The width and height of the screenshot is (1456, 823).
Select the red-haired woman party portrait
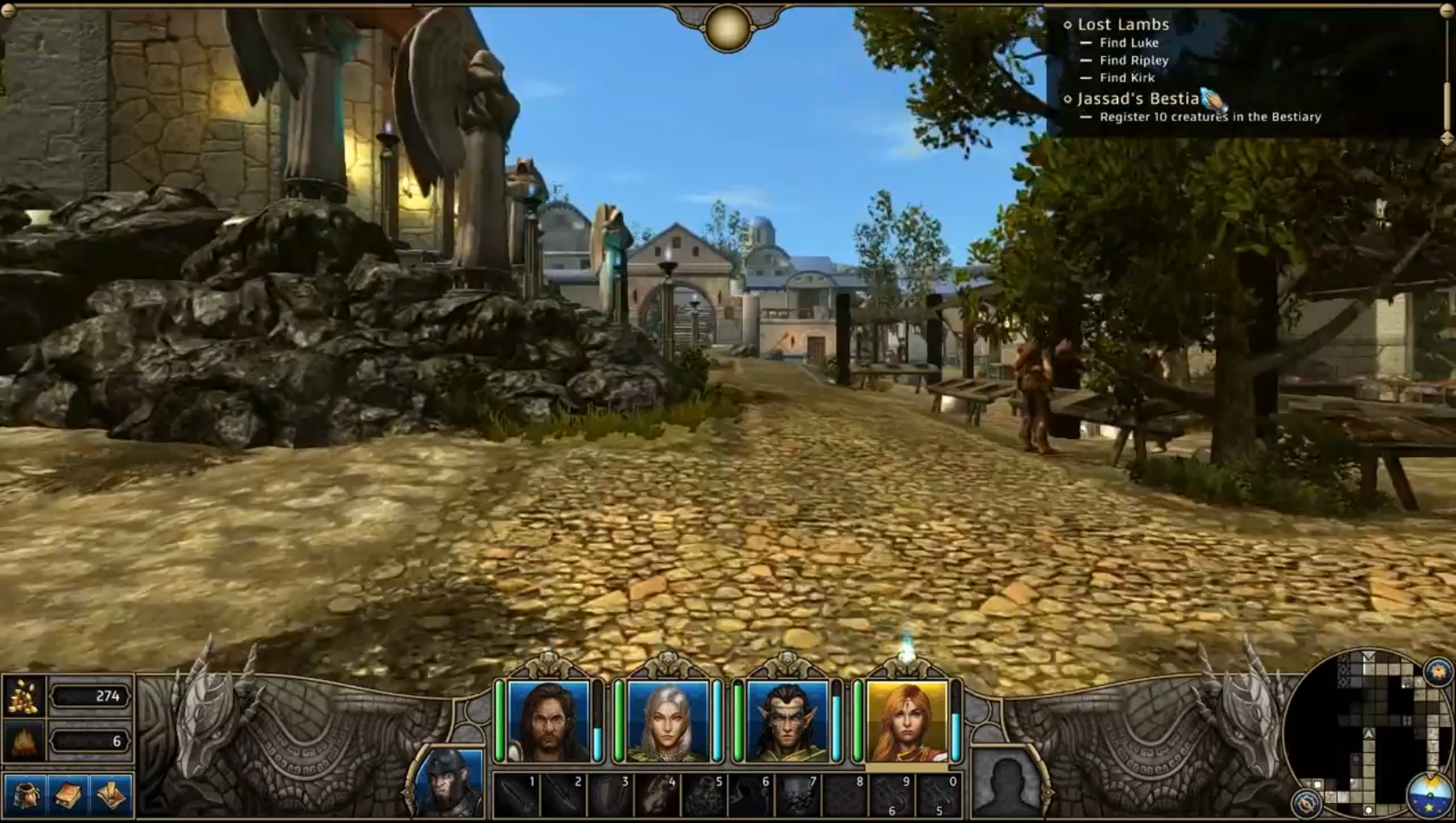(907, 721)
